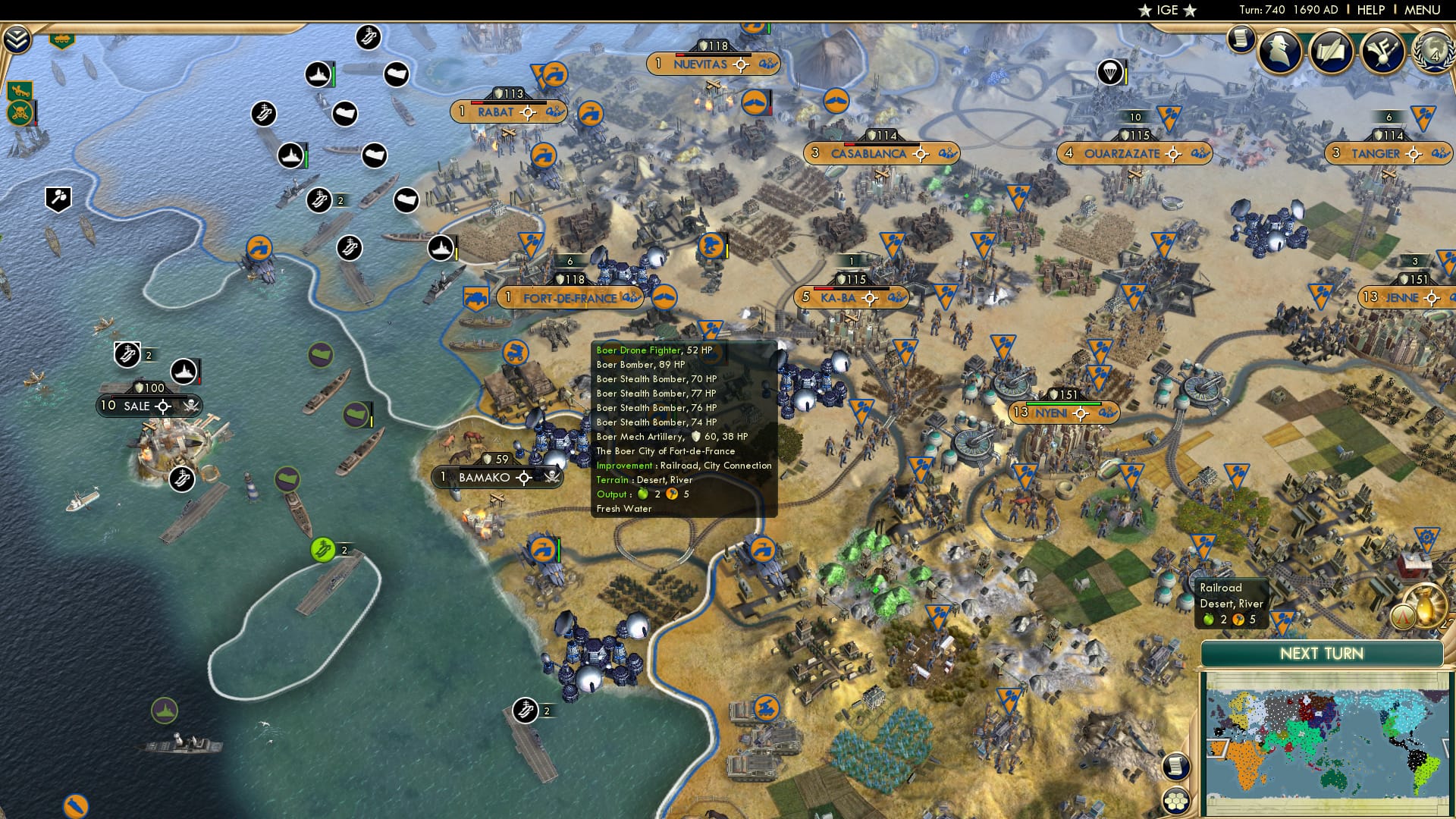Toggle the hex grid overlay beside the minimap
The height and width of the screenshot is (819, 1456).
pos(1175,802)
